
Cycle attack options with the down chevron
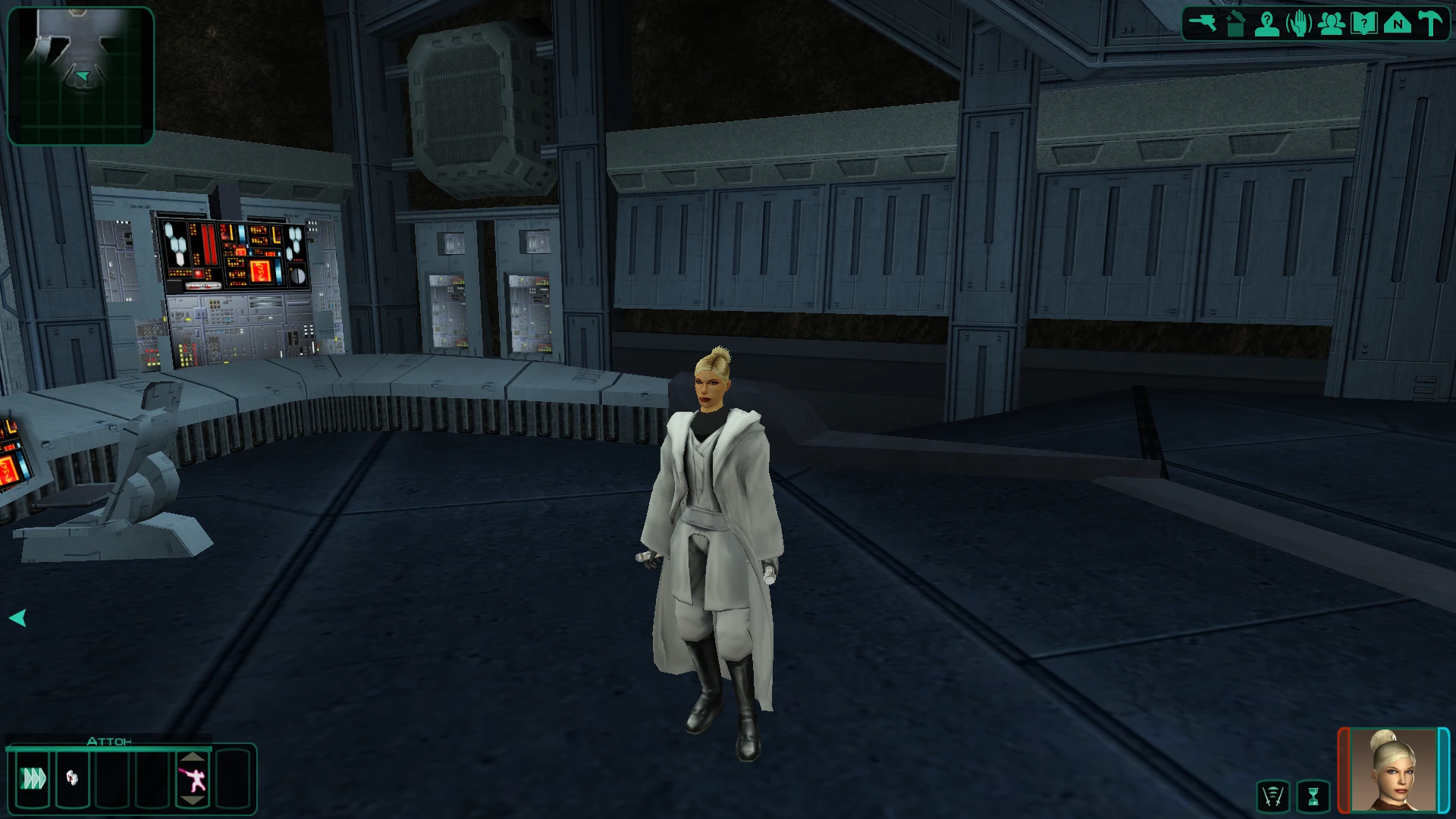[x=193, y=801]
